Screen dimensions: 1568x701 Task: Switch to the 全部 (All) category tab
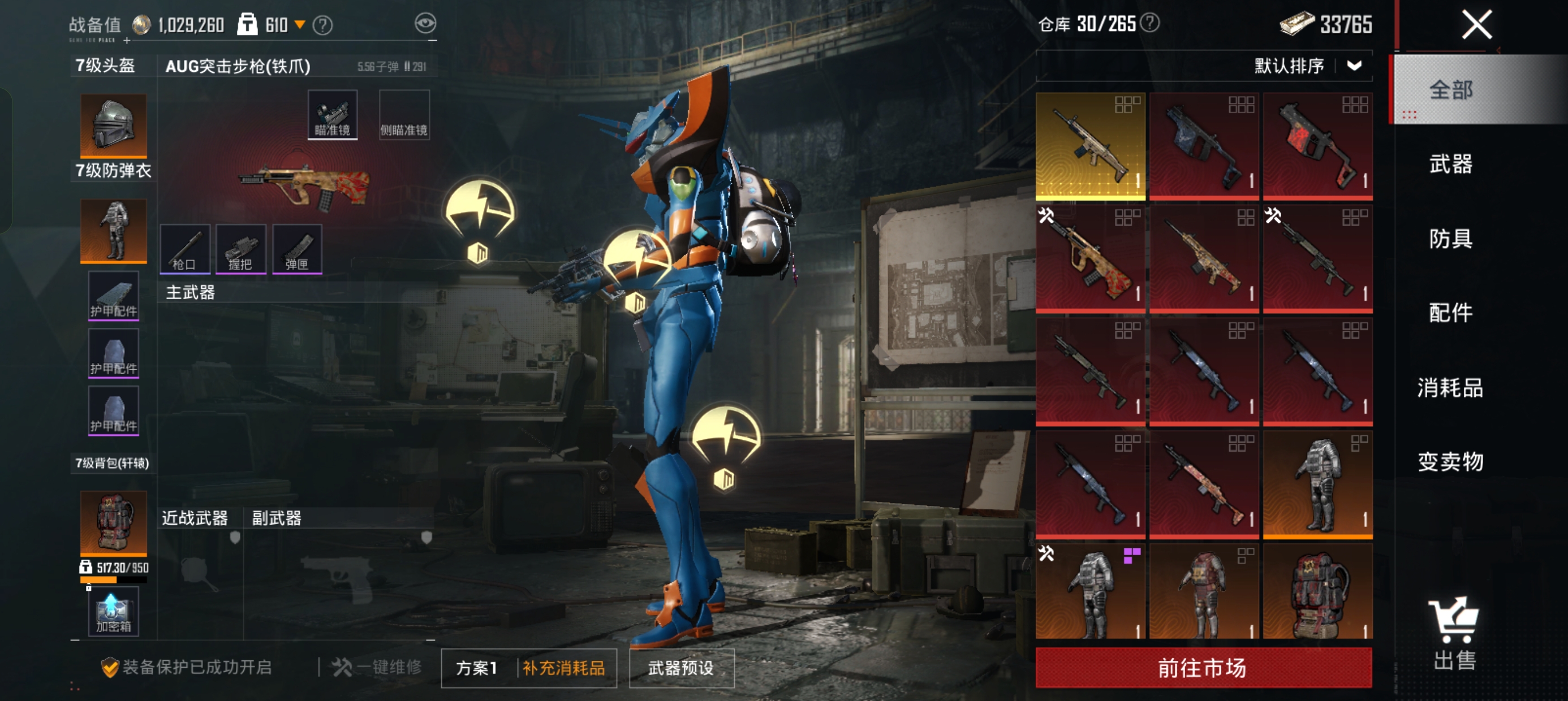point(1450,90)
